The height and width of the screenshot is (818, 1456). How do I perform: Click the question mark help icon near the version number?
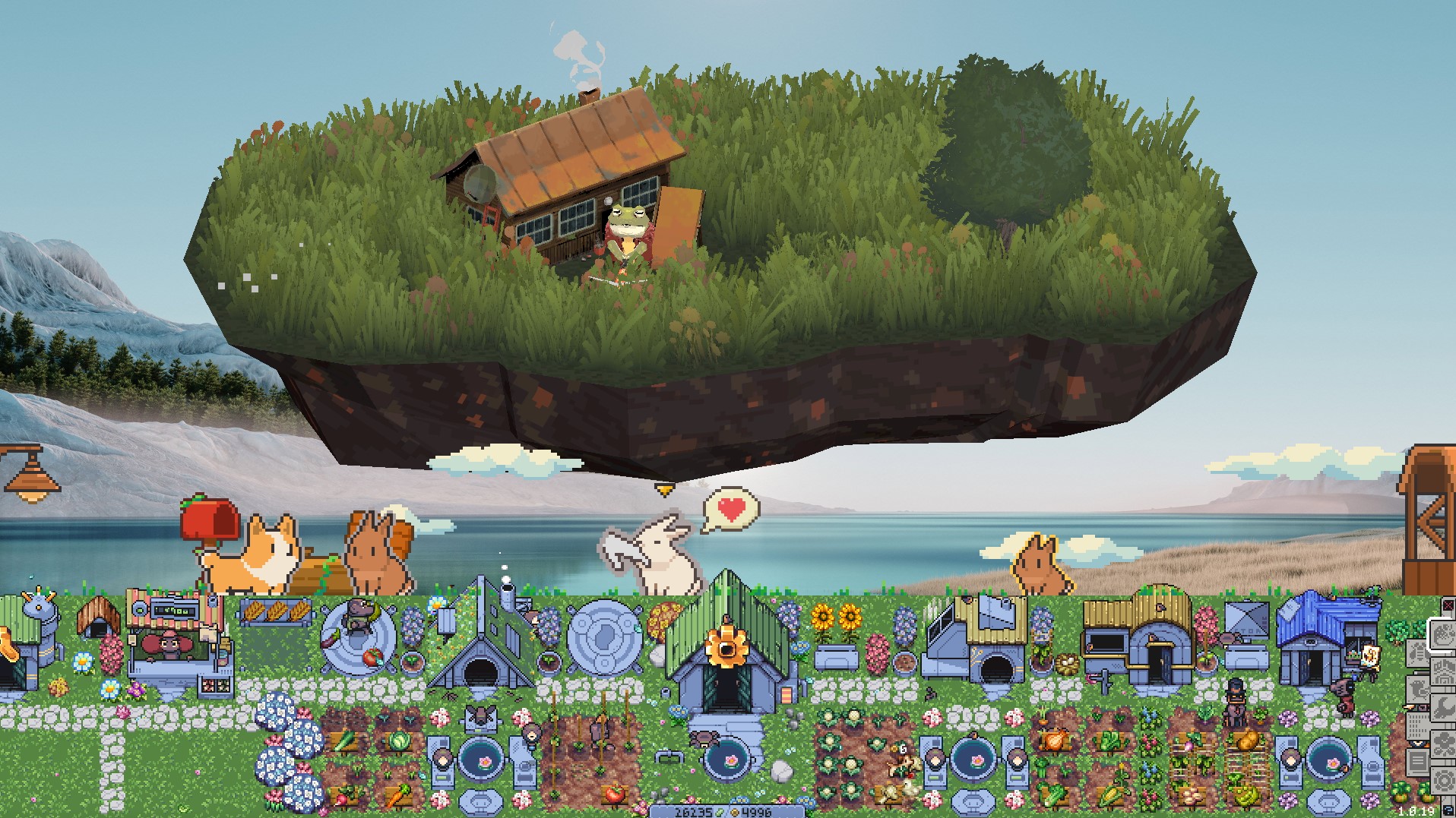[1450, 810]
